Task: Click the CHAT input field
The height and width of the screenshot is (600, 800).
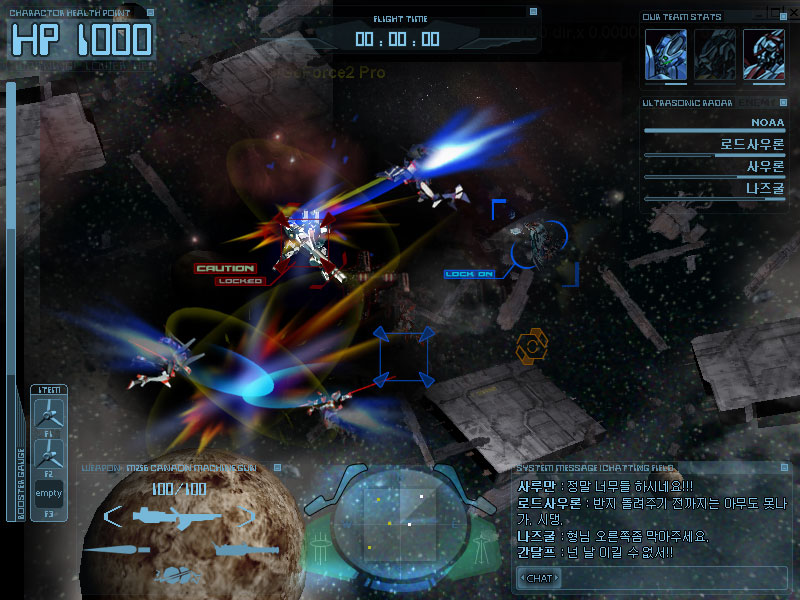Action: tap(650, 578)
